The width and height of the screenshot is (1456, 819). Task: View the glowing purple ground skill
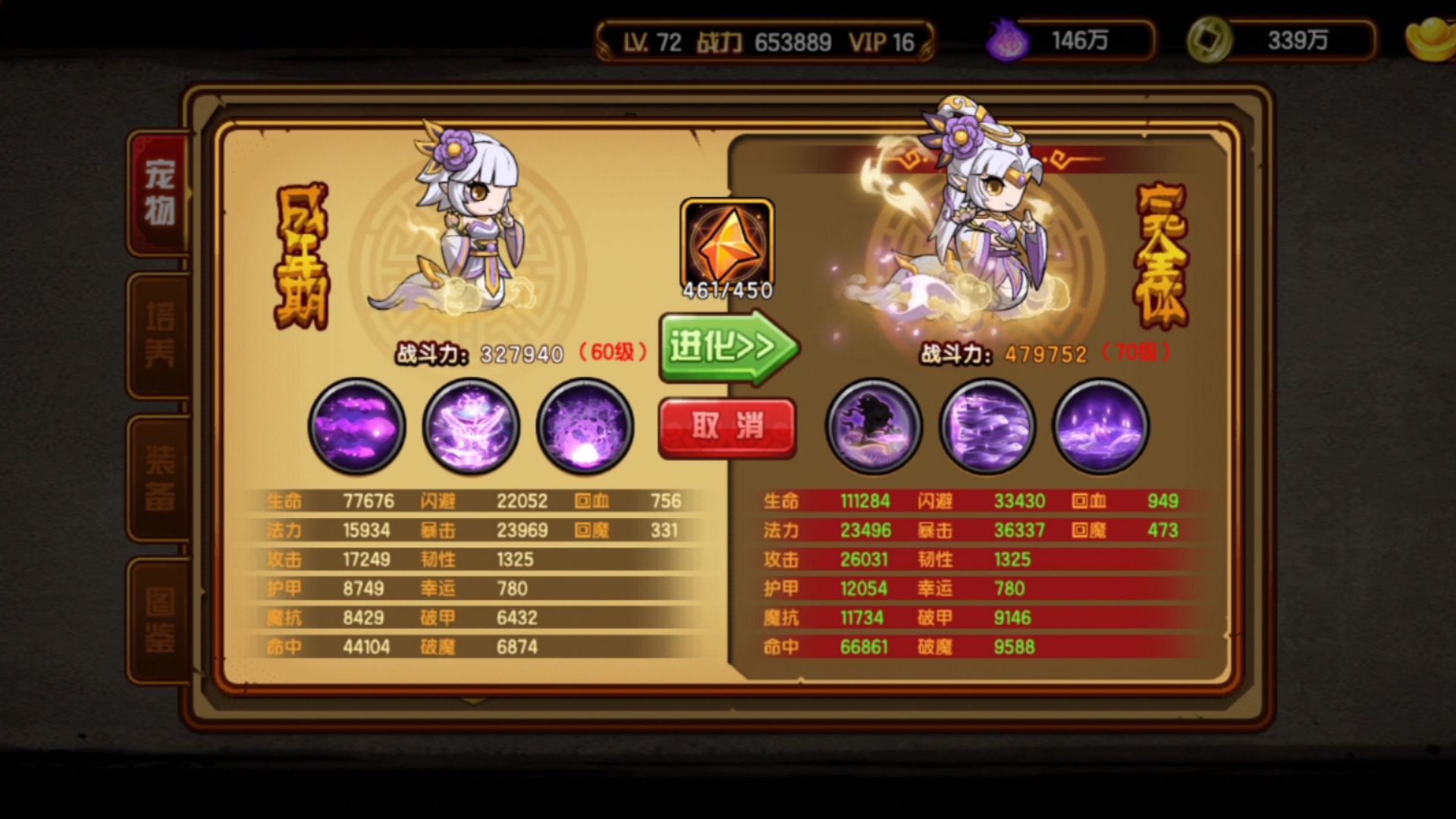point(1101,426)
